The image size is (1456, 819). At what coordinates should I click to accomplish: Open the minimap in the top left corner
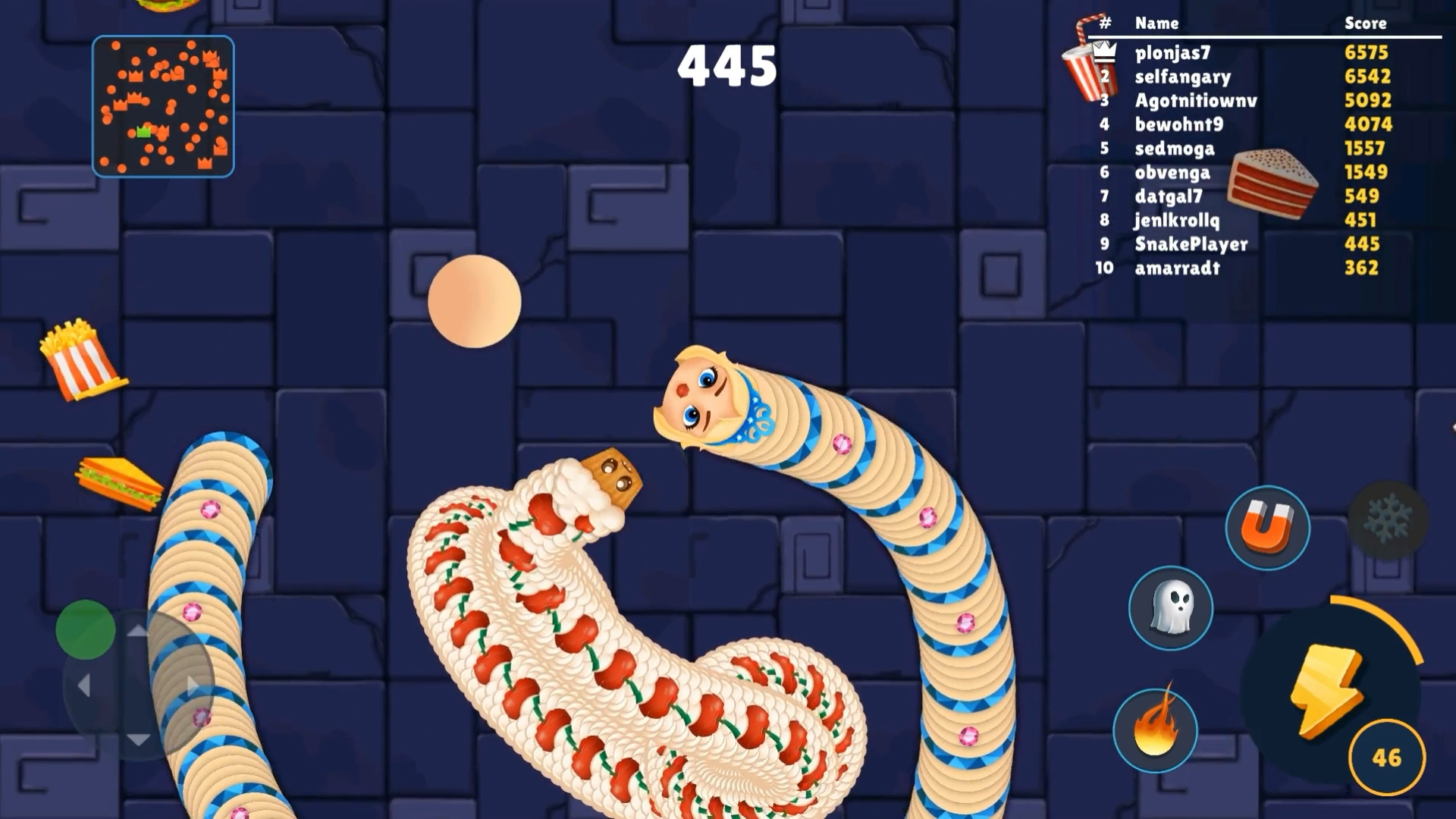[163, 106]
